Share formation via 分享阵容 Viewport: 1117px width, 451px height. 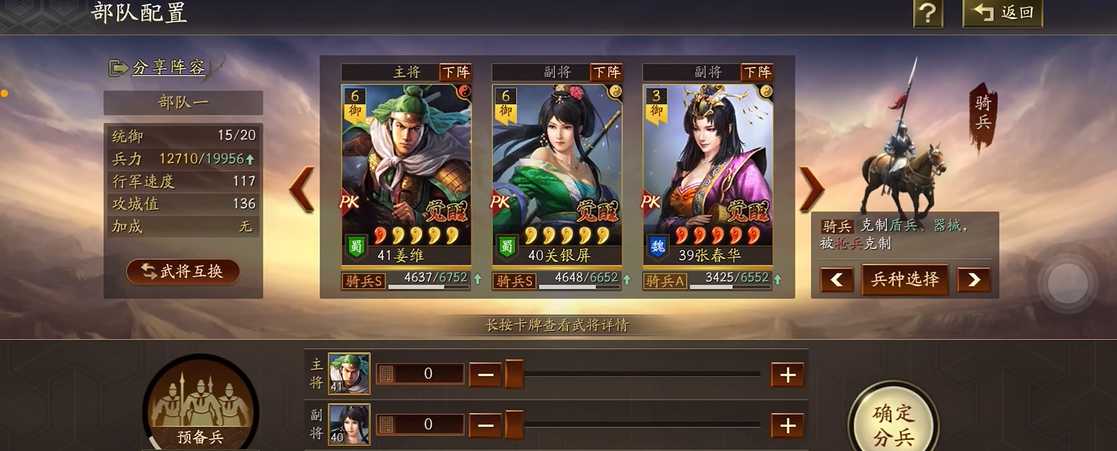tap(159, 68)
